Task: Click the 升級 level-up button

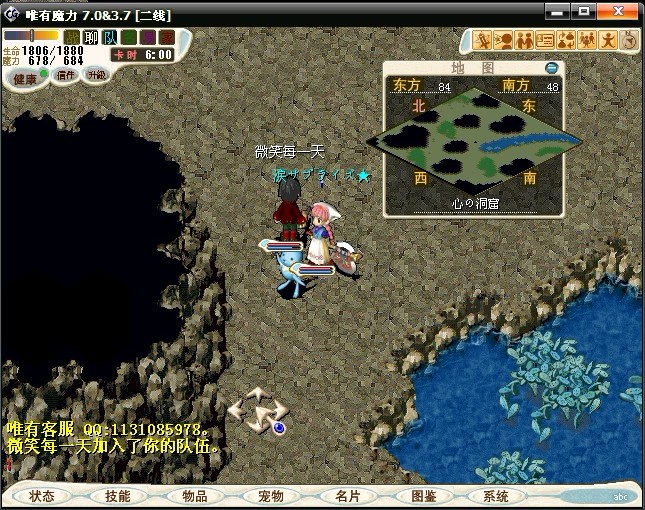Action: point(97,75)
